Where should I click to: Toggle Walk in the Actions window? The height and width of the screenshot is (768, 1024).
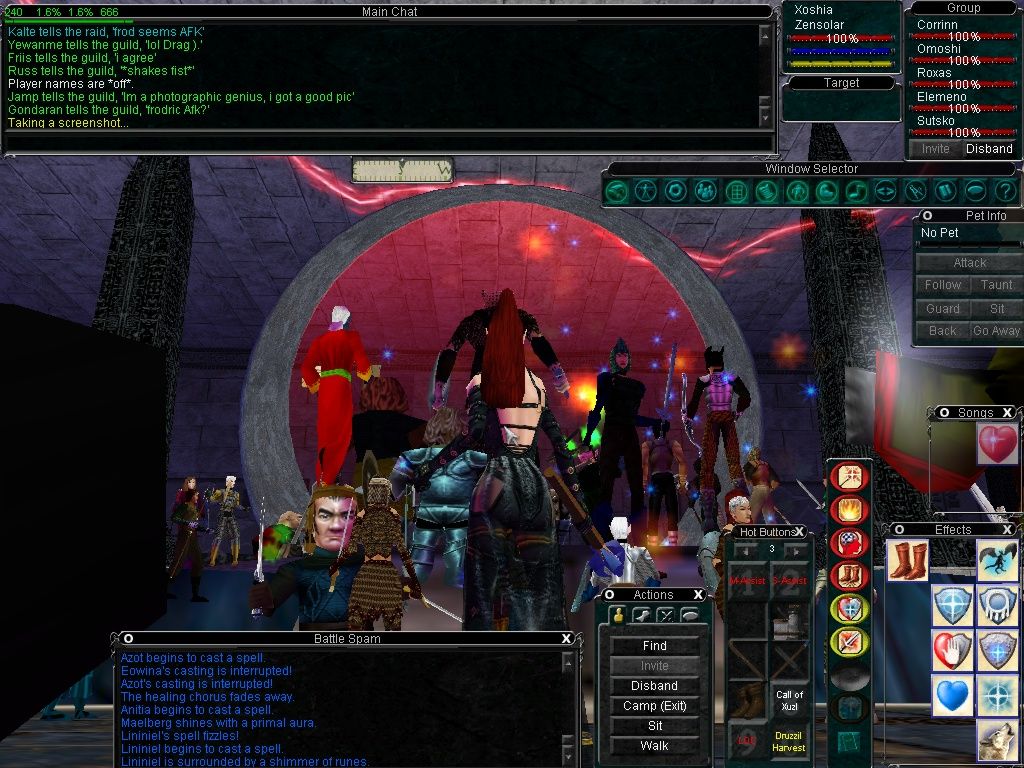(x=654, y=746)
